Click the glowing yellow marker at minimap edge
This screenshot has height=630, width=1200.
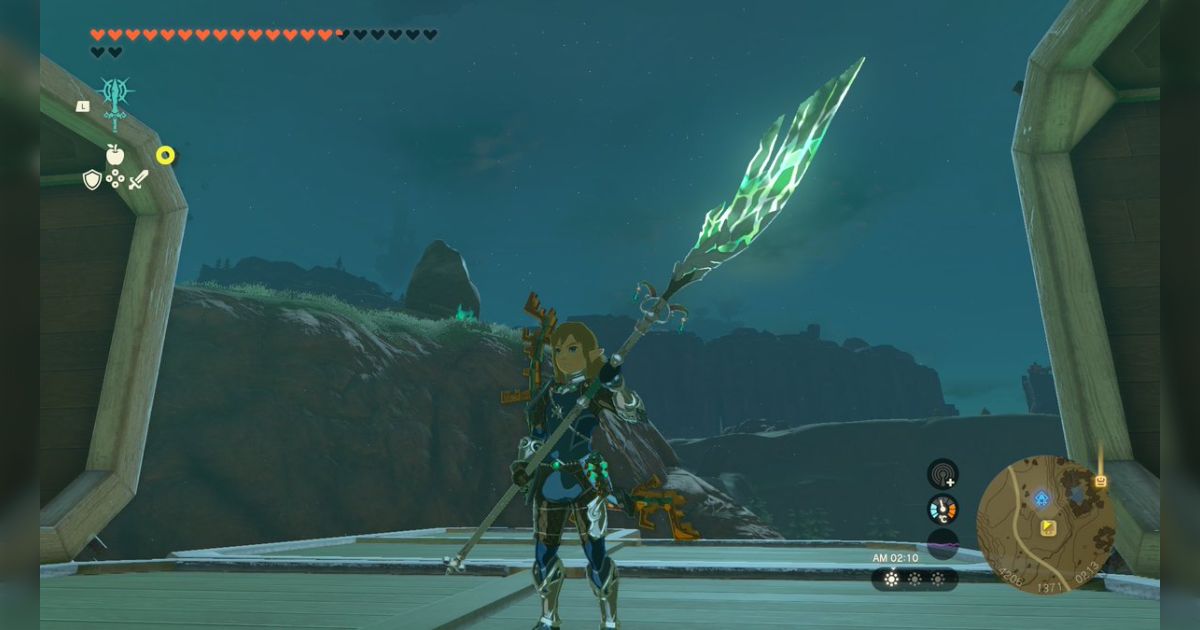point(1101,481)
